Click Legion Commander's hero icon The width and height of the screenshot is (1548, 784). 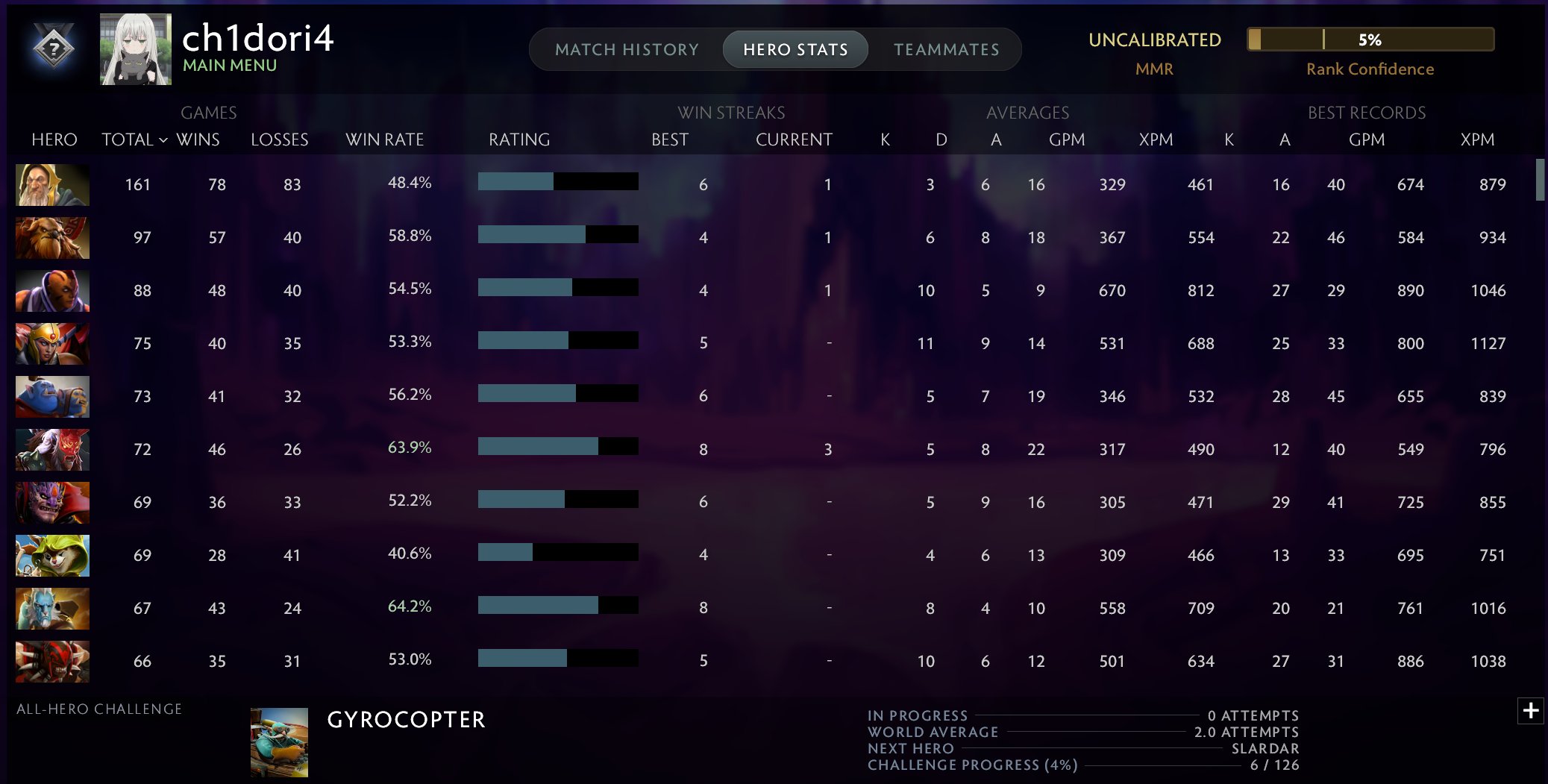pyautogui.click(x=51, y=344)
